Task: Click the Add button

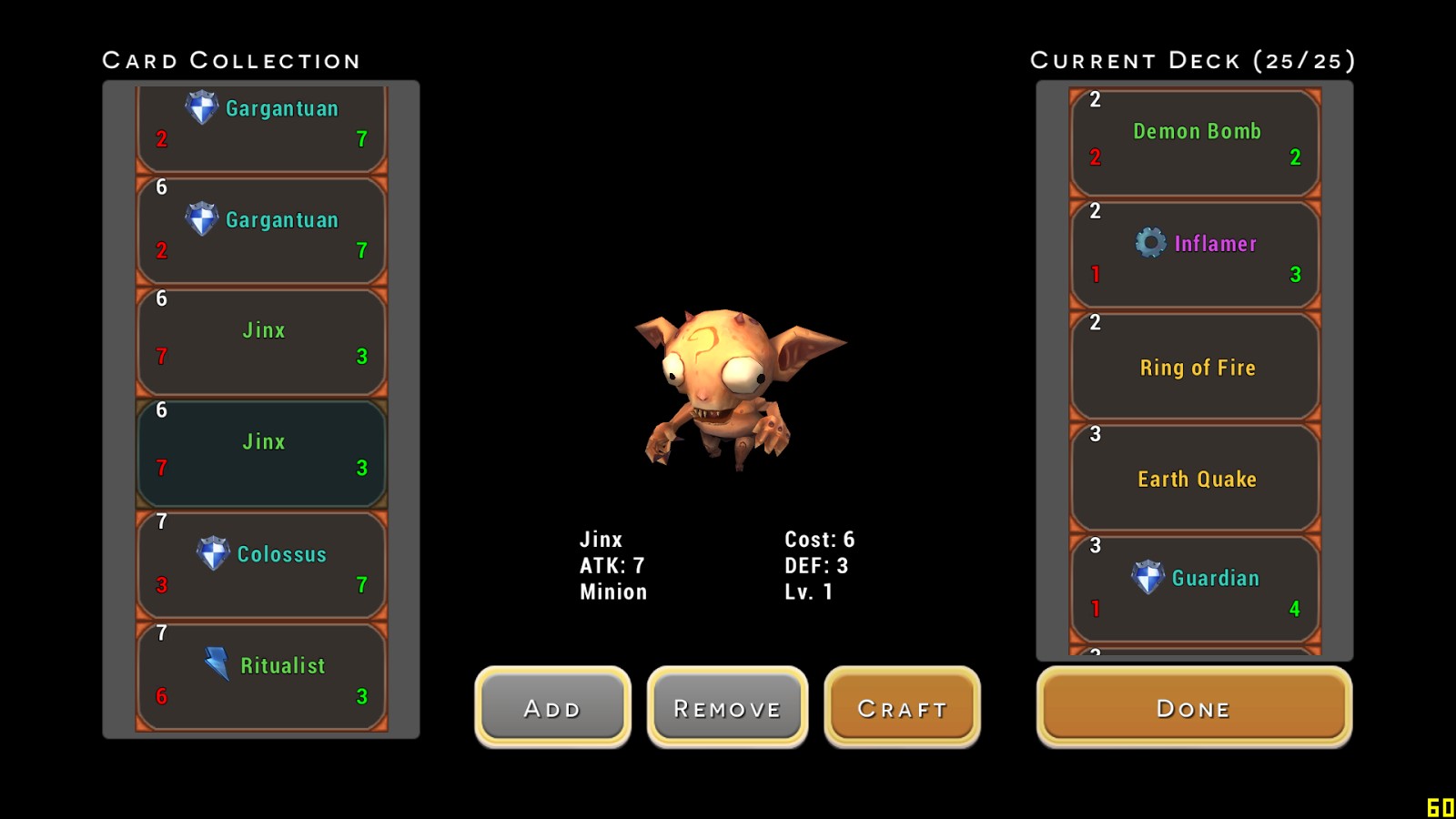Action: [552, 707]
